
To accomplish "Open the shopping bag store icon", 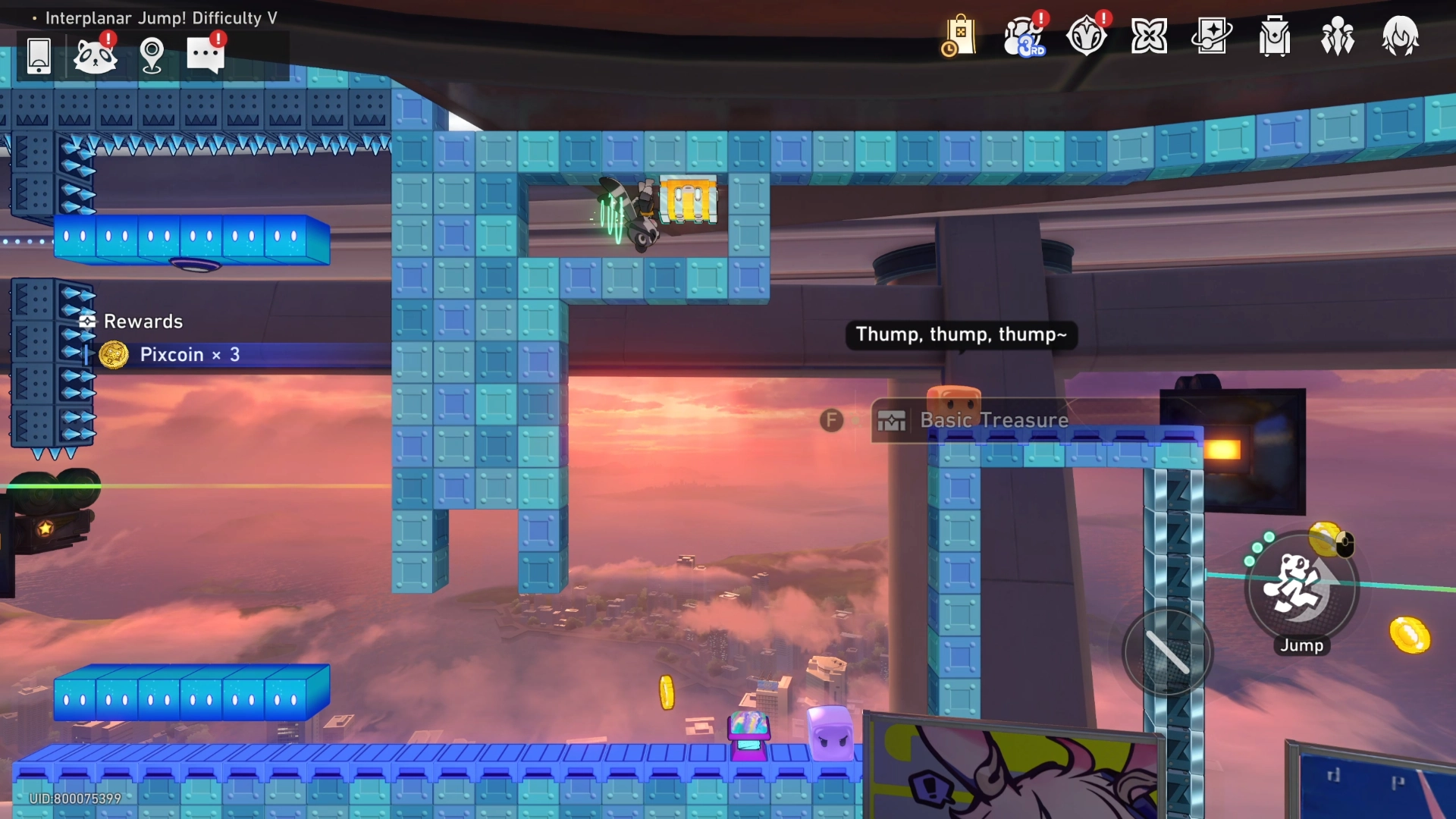I will point(959,36).
